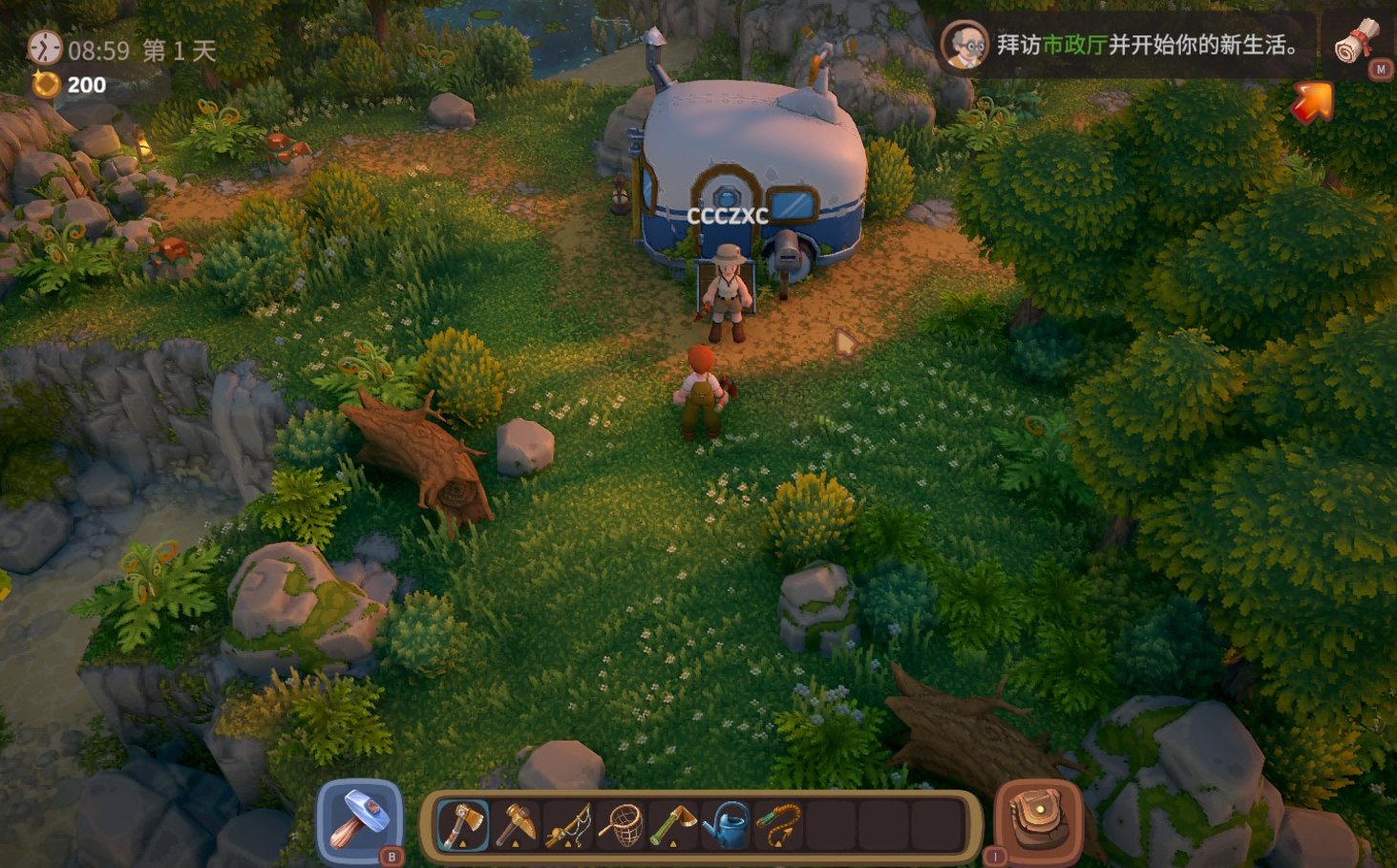Click the quest giver's portrait
Image resolution: width=1397 pixels, height=868 pixels.
pyautogui.click(x=964, y=45)
